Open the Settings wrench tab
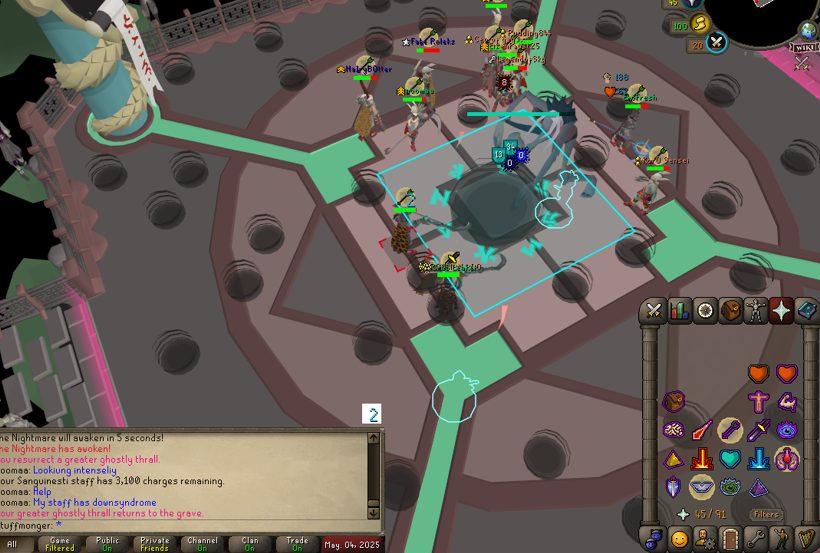Image resolution: width=820 pixels, height=553 pixels. [x=756, y=539]
